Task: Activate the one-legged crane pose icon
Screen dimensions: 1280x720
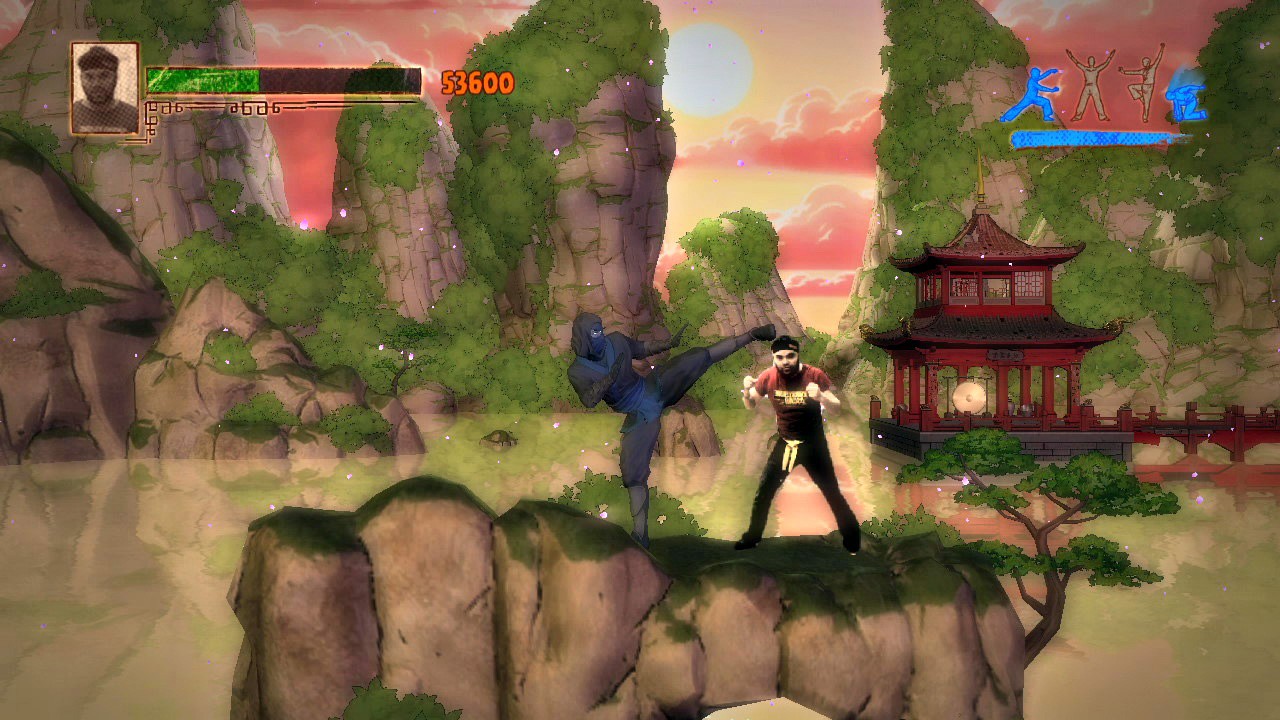Action: 1142,82
